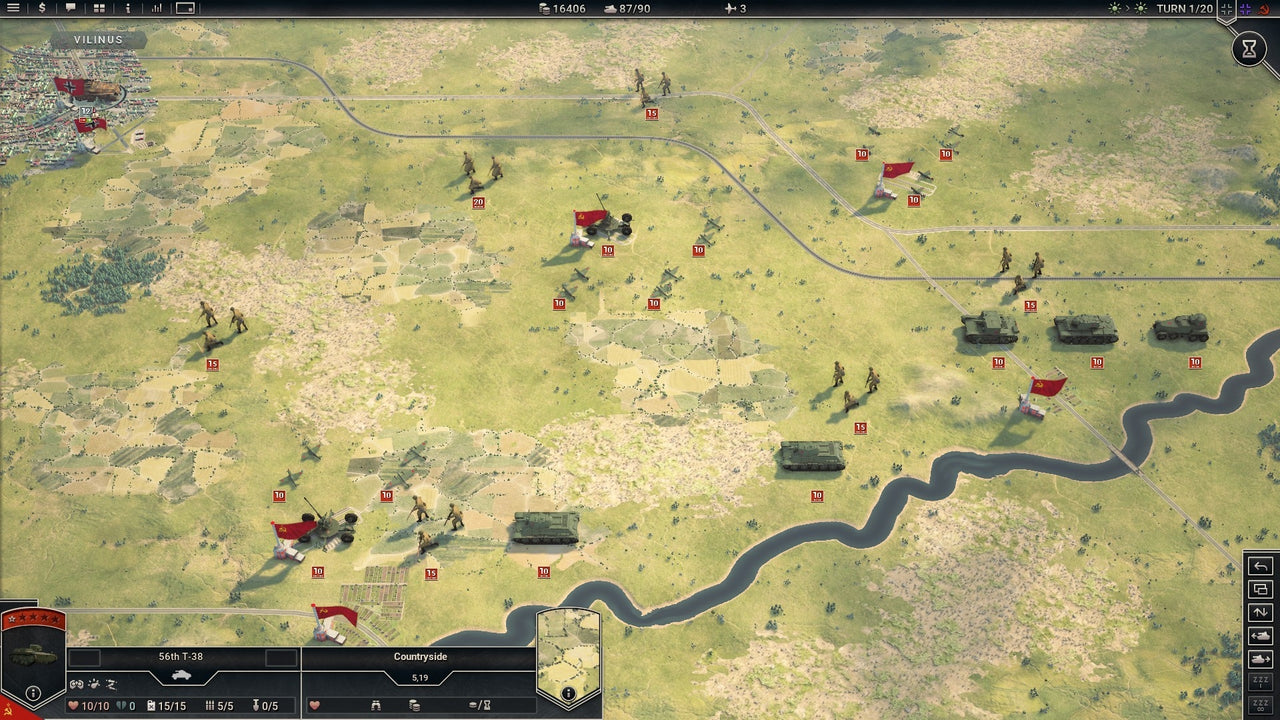This screenshot has width=1280, height=720.
Task: Click the scenario info icon in top toolbar
Action: tap(128, 8)
